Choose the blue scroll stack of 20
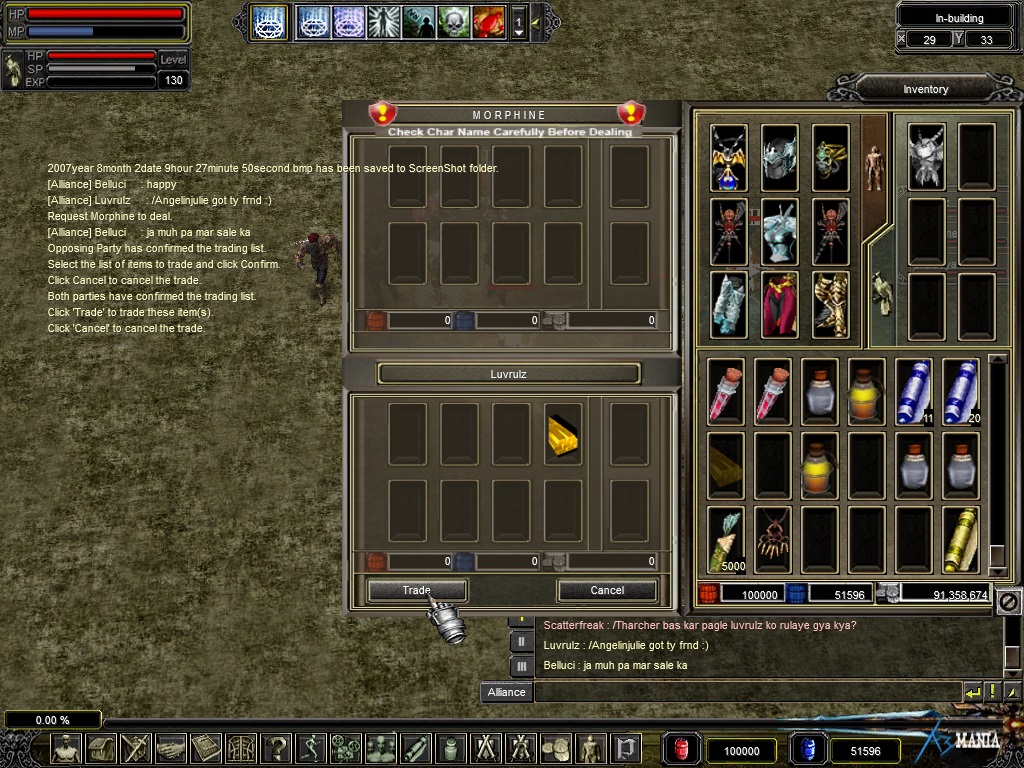This screenshot has height=768, width=1024. 961,391
